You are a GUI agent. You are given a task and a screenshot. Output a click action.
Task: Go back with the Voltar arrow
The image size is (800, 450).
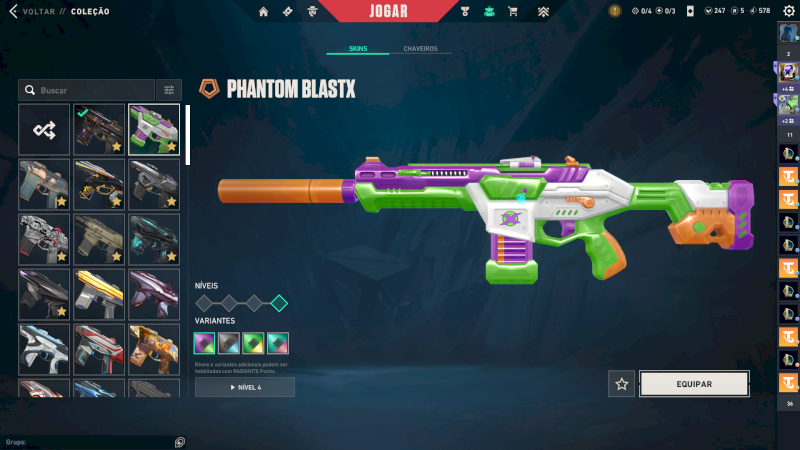point(13,11)
